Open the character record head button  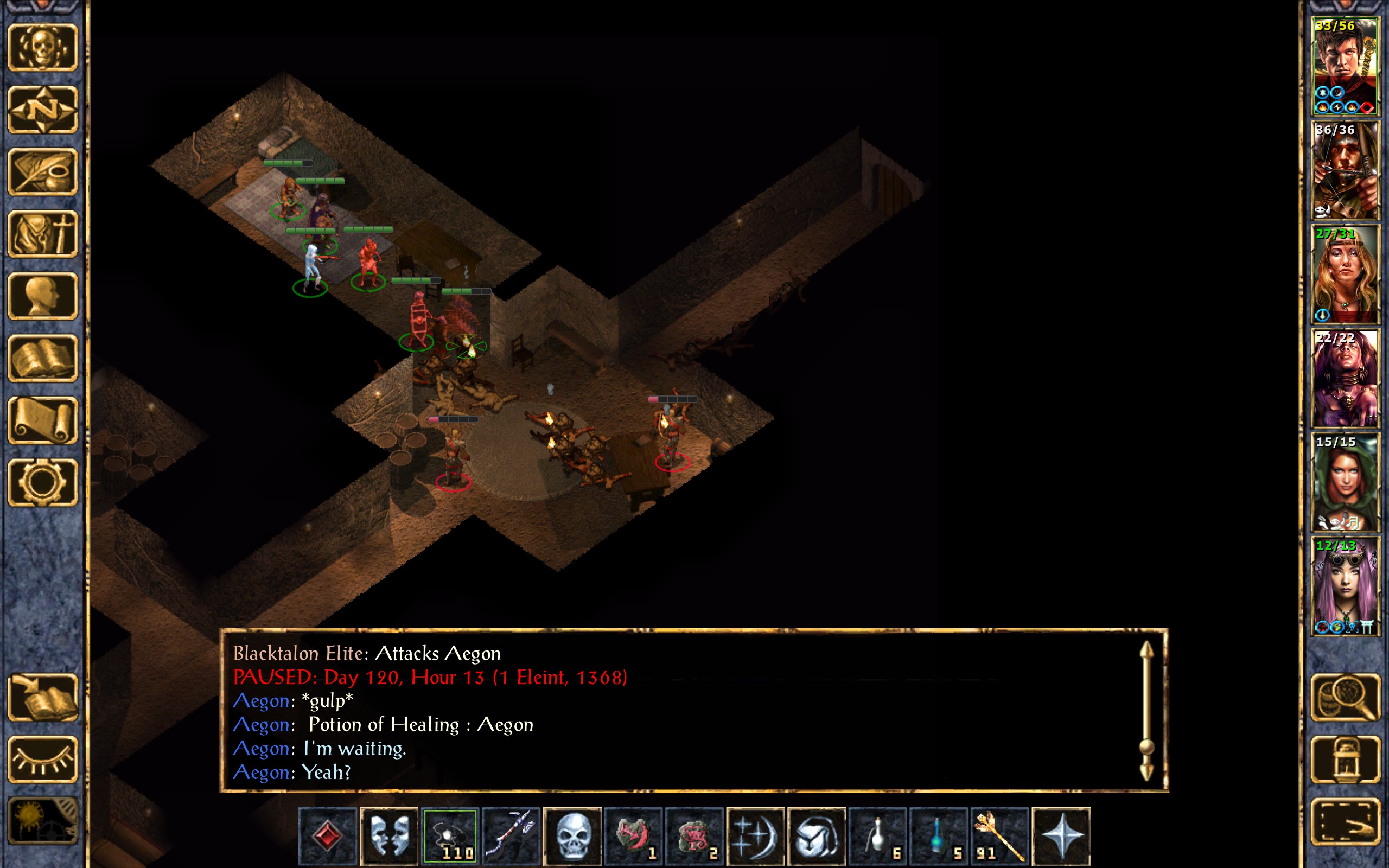tap(42, 296)
